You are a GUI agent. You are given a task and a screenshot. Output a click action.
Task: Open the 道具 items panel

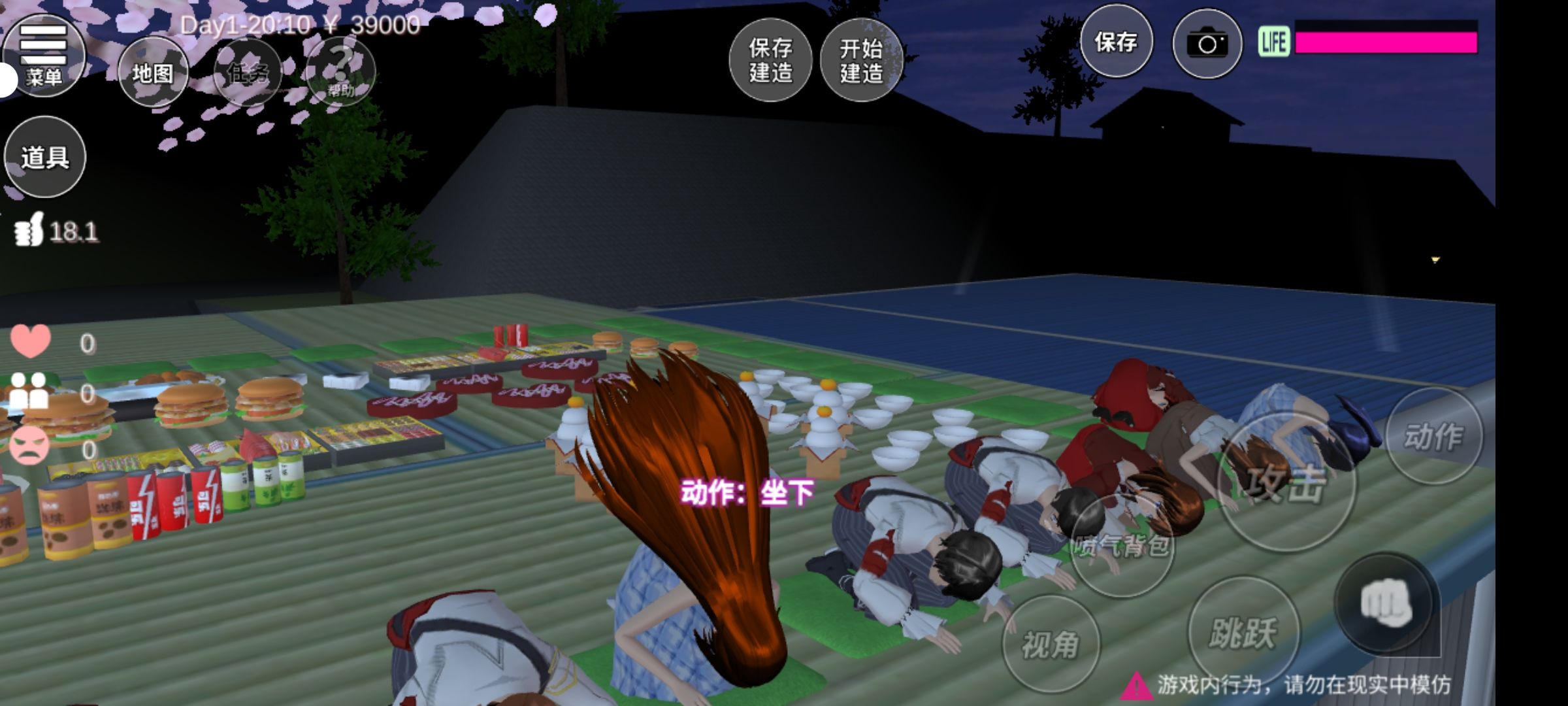(x=45, y=157)
